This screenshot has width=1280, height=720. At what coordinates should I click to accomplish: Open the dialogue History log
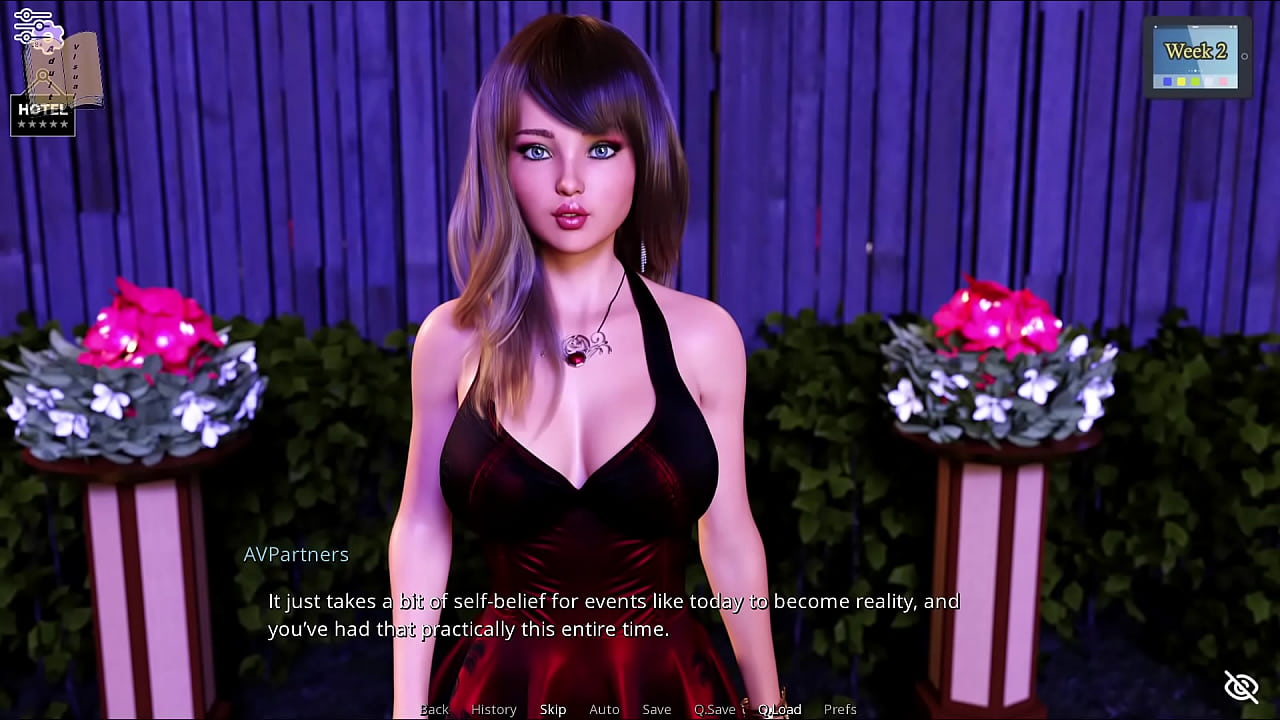click(494, 709)
